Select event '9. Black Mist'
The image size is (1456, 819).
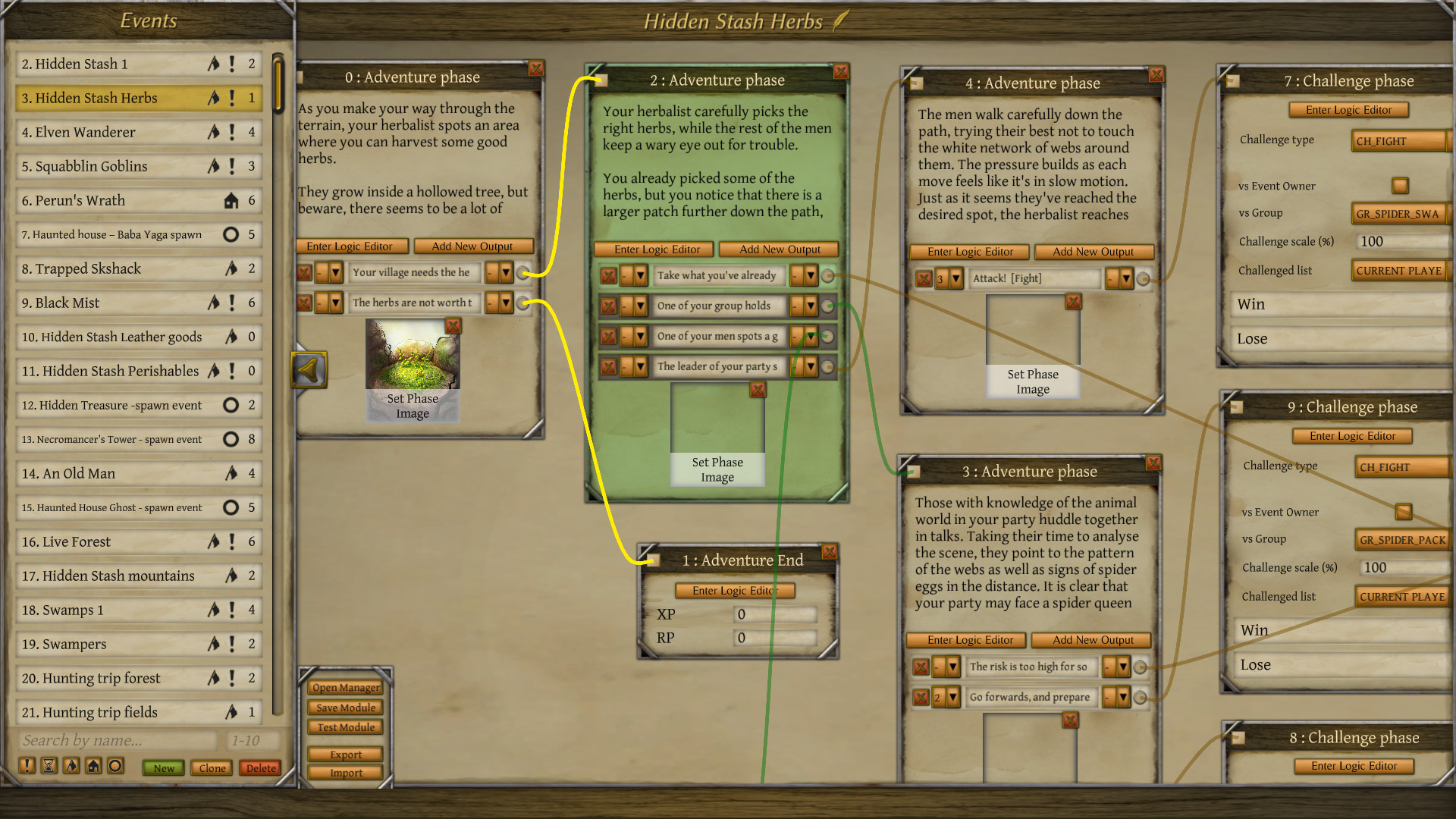pos(136,303)
